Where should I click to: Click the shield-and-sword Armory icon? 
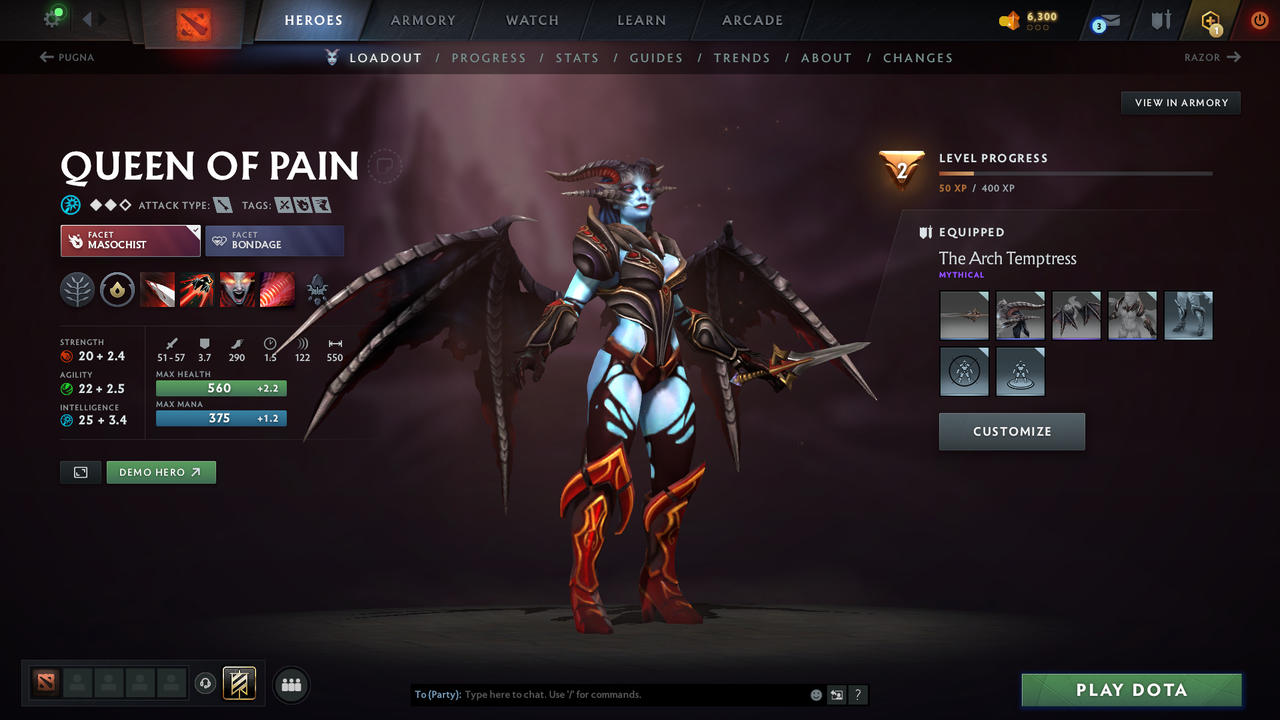[1160, 20]
